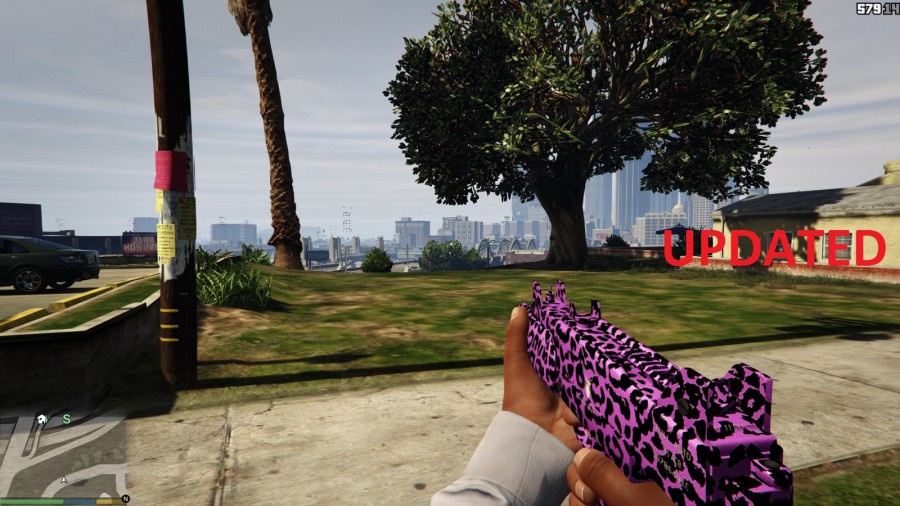Click the player arrow on the minimap
The width and height of the screenshot is (900, 506).
coord(63,480)
